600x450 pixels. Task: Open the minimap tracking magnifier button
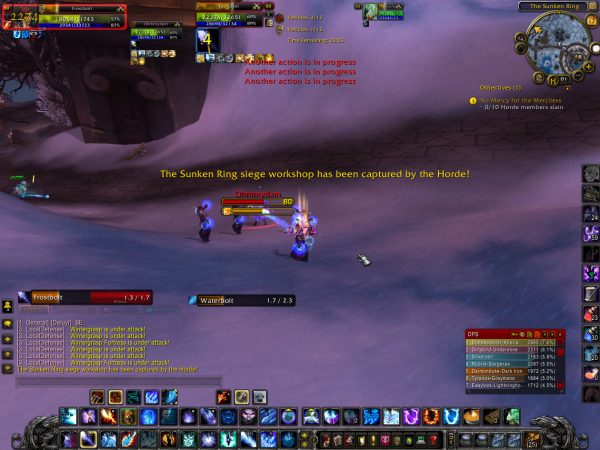(x=522, y=39)
